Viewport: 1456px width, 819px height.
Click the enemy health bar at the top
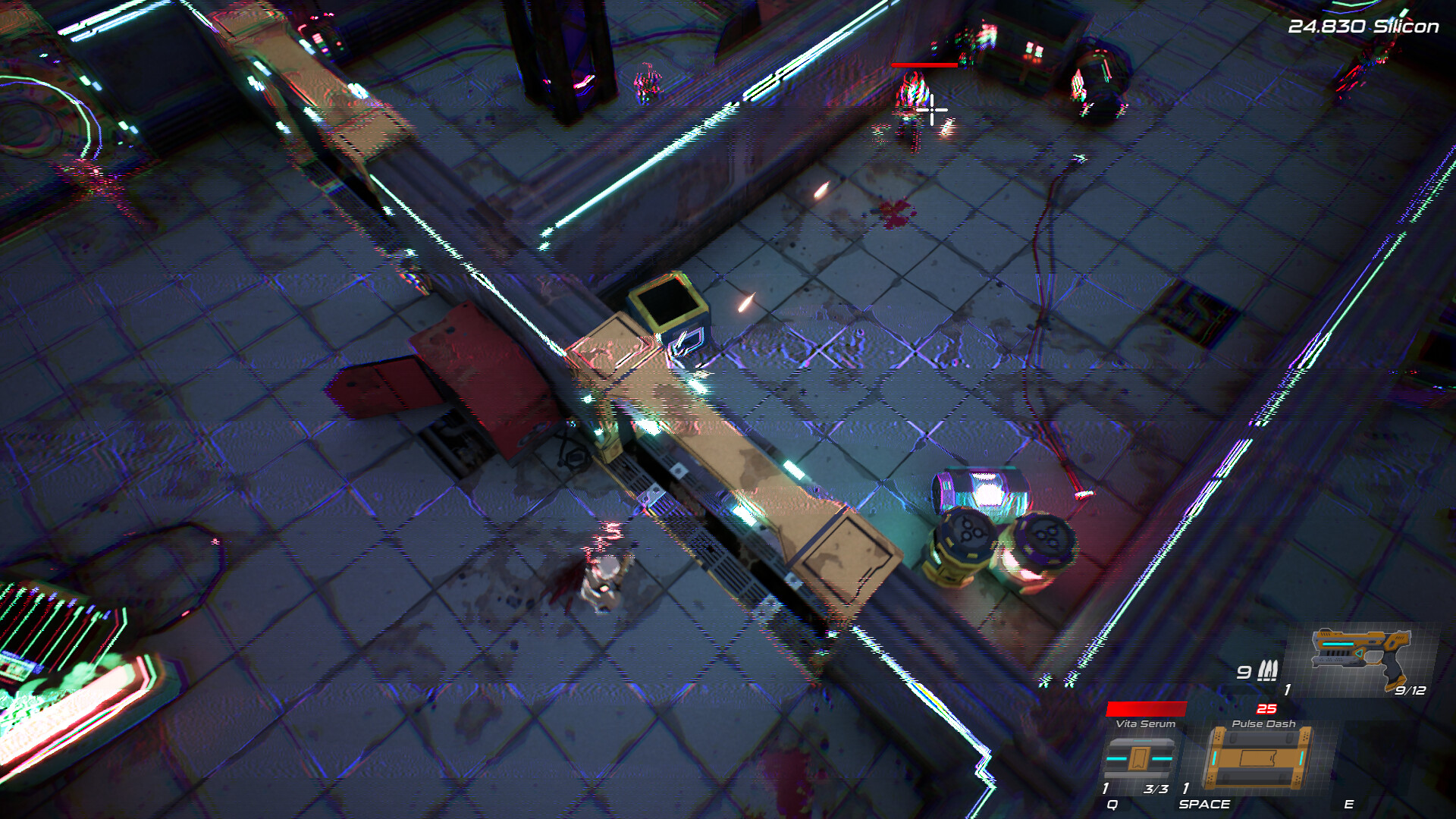(925, 65)
